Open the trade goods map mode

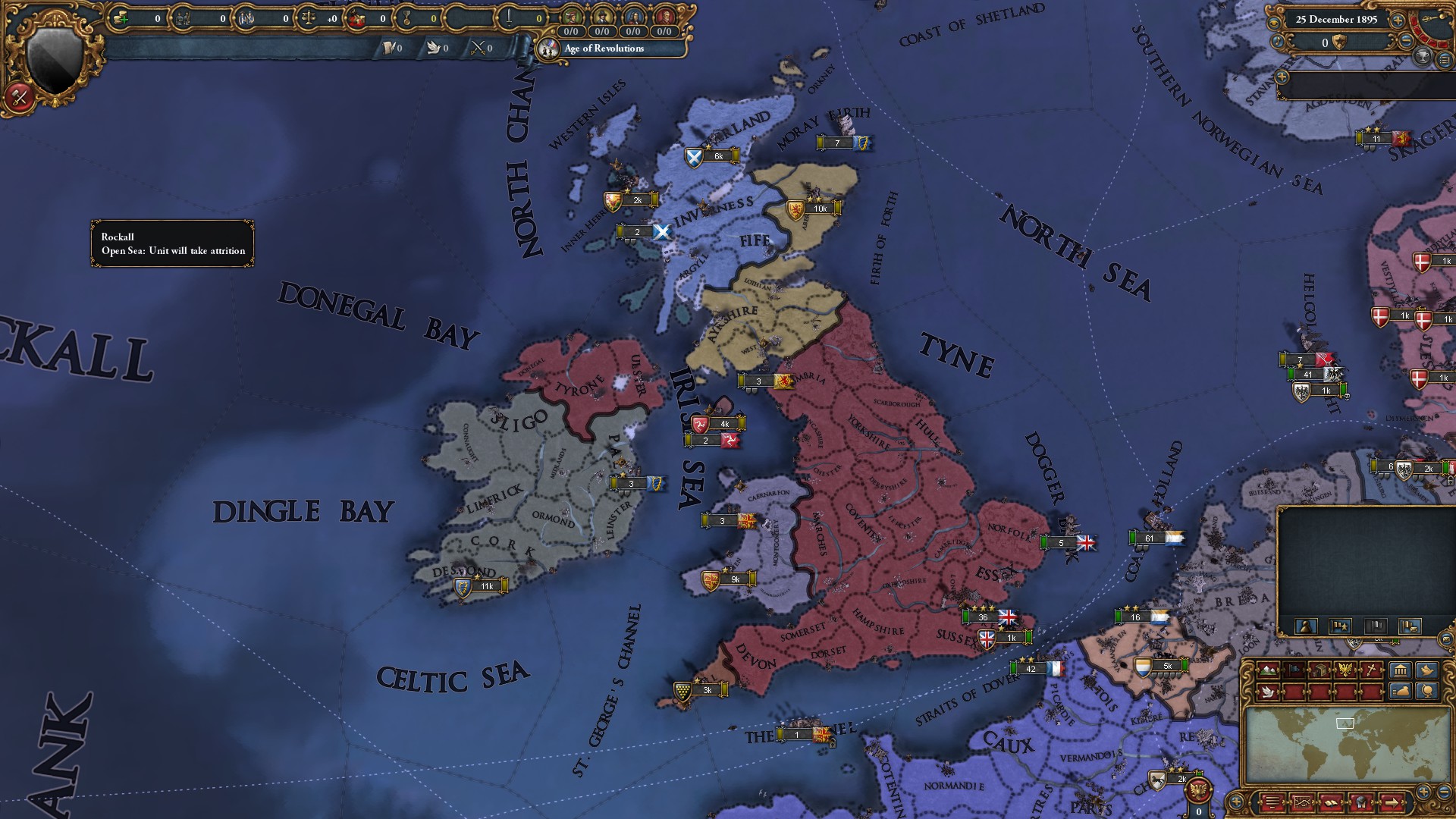click(x=1319, y=670)
